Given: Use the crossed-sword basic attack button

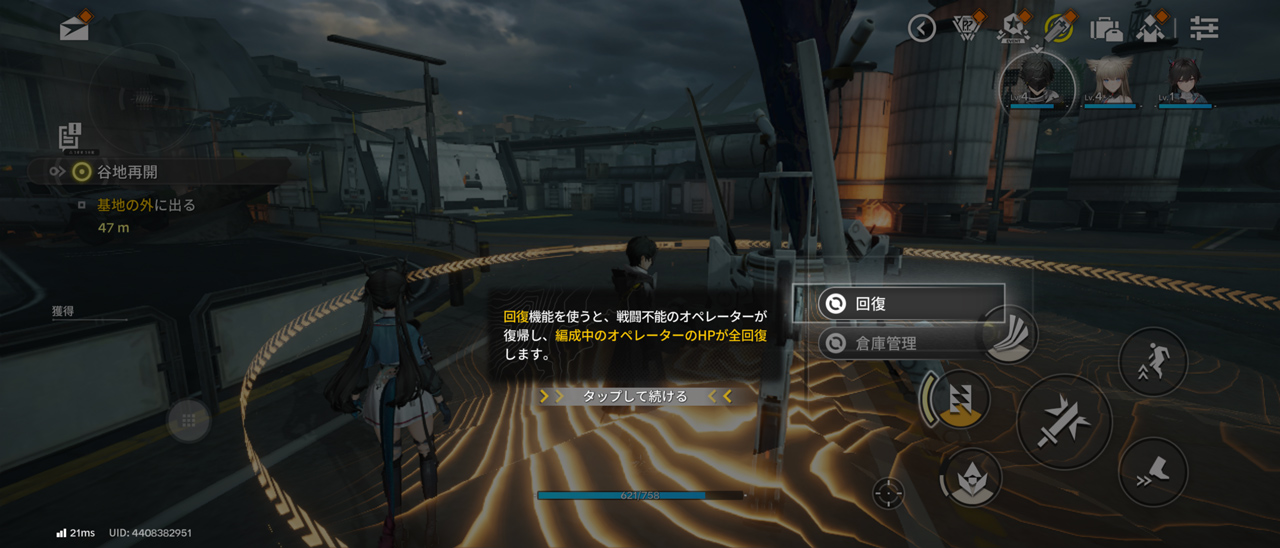Looking at the screenshot, I should click(x=1064, y=422).
